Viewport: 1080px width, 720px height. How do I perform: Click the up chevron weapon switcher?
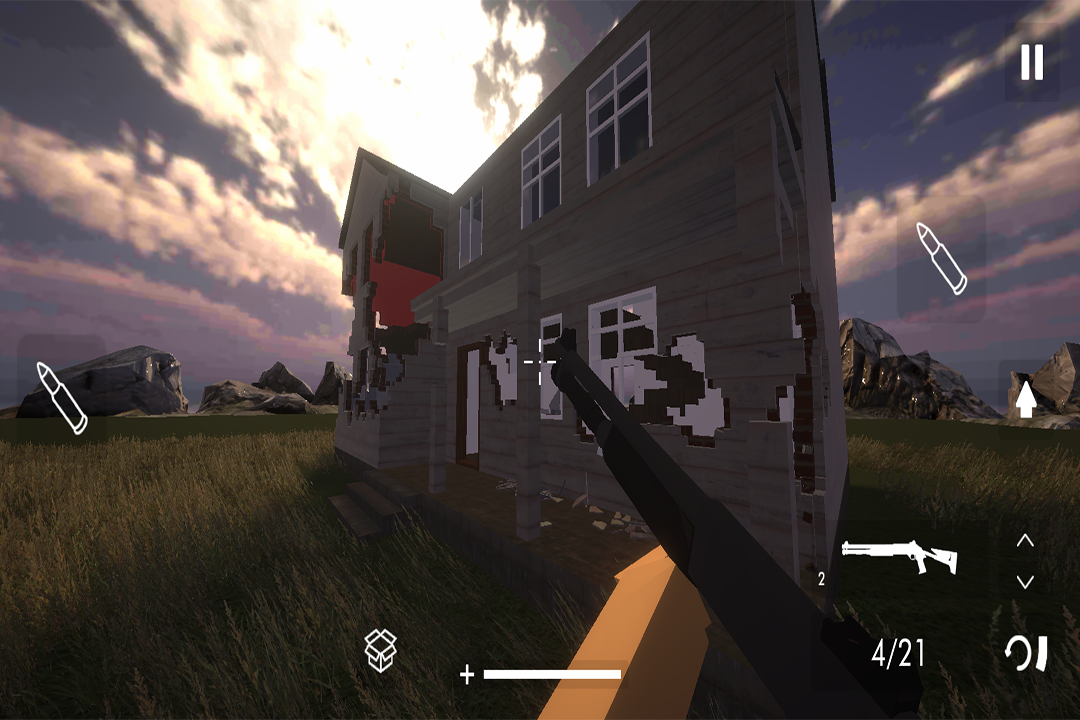(x=1025, y=541)
